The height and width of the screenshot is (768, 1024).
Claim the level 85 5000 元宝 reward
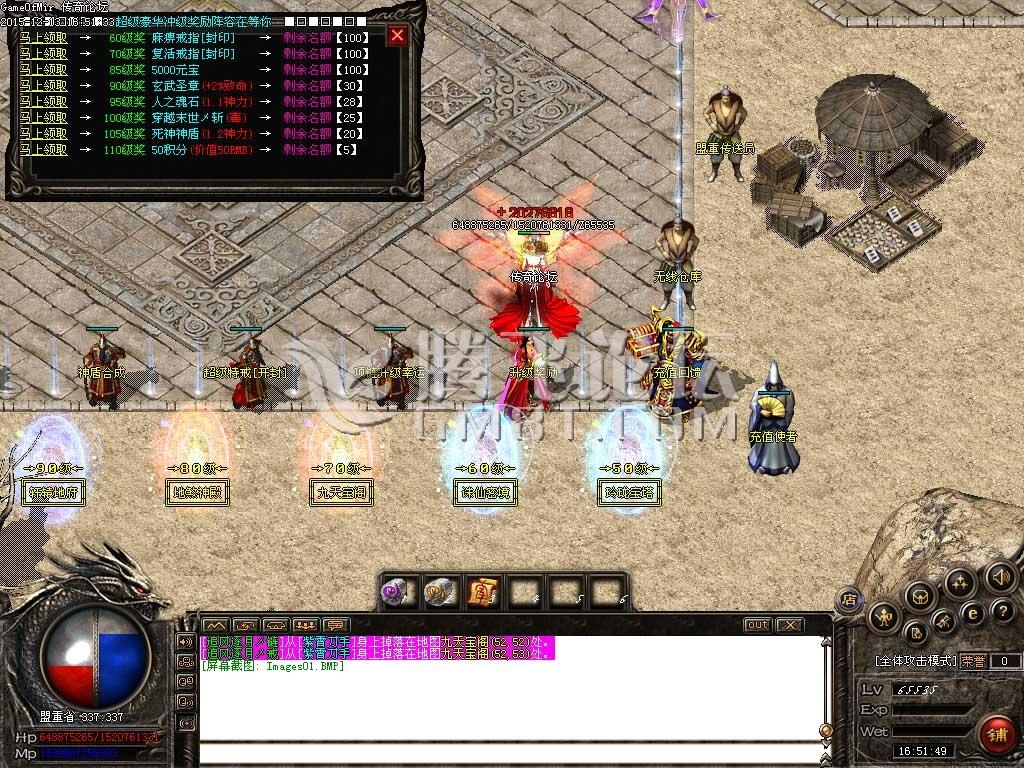[44, 70]
